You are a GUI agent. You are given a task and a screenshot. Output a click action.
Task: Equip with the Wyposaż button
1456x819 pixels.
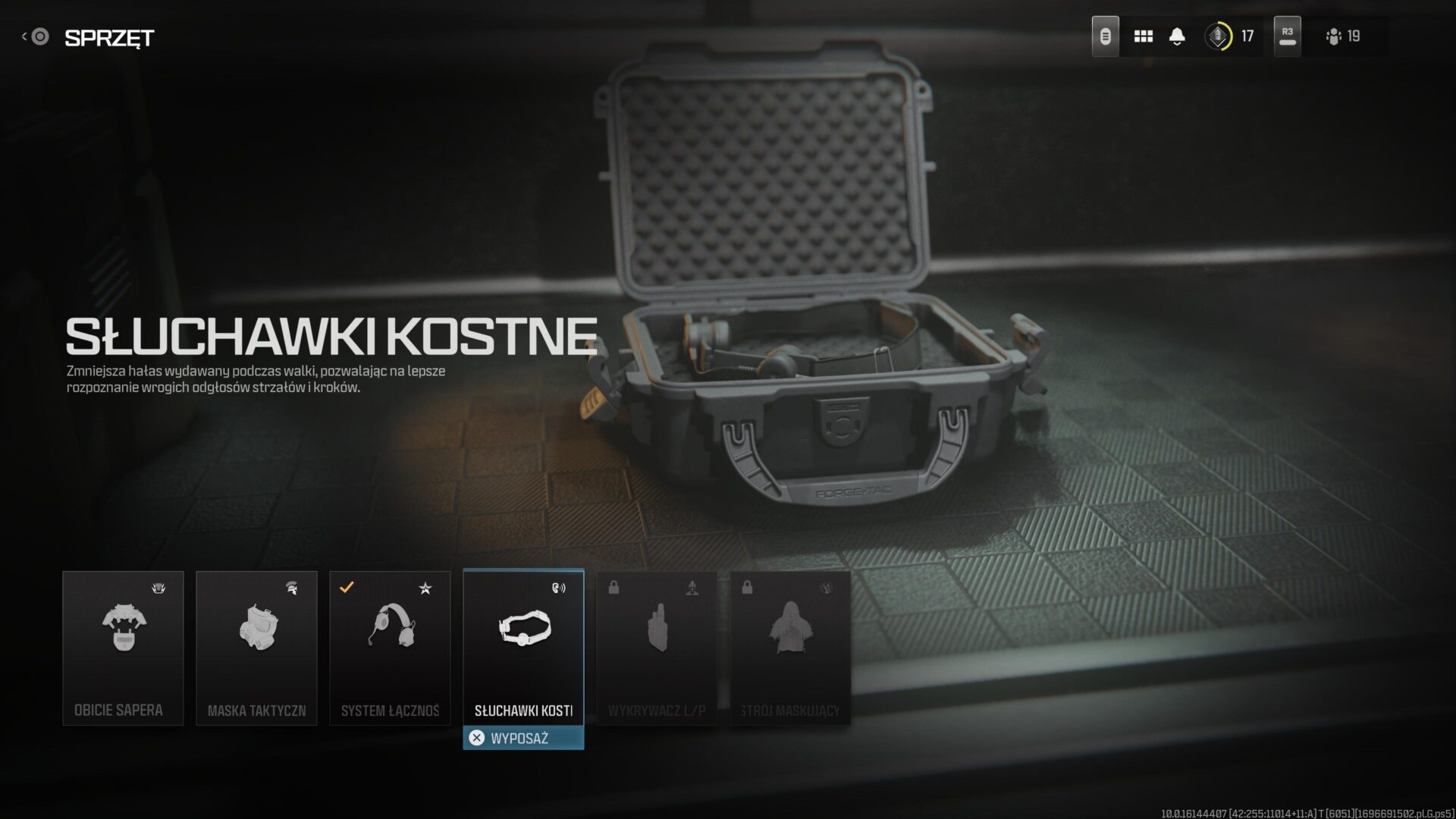click(x=523, y=738)
